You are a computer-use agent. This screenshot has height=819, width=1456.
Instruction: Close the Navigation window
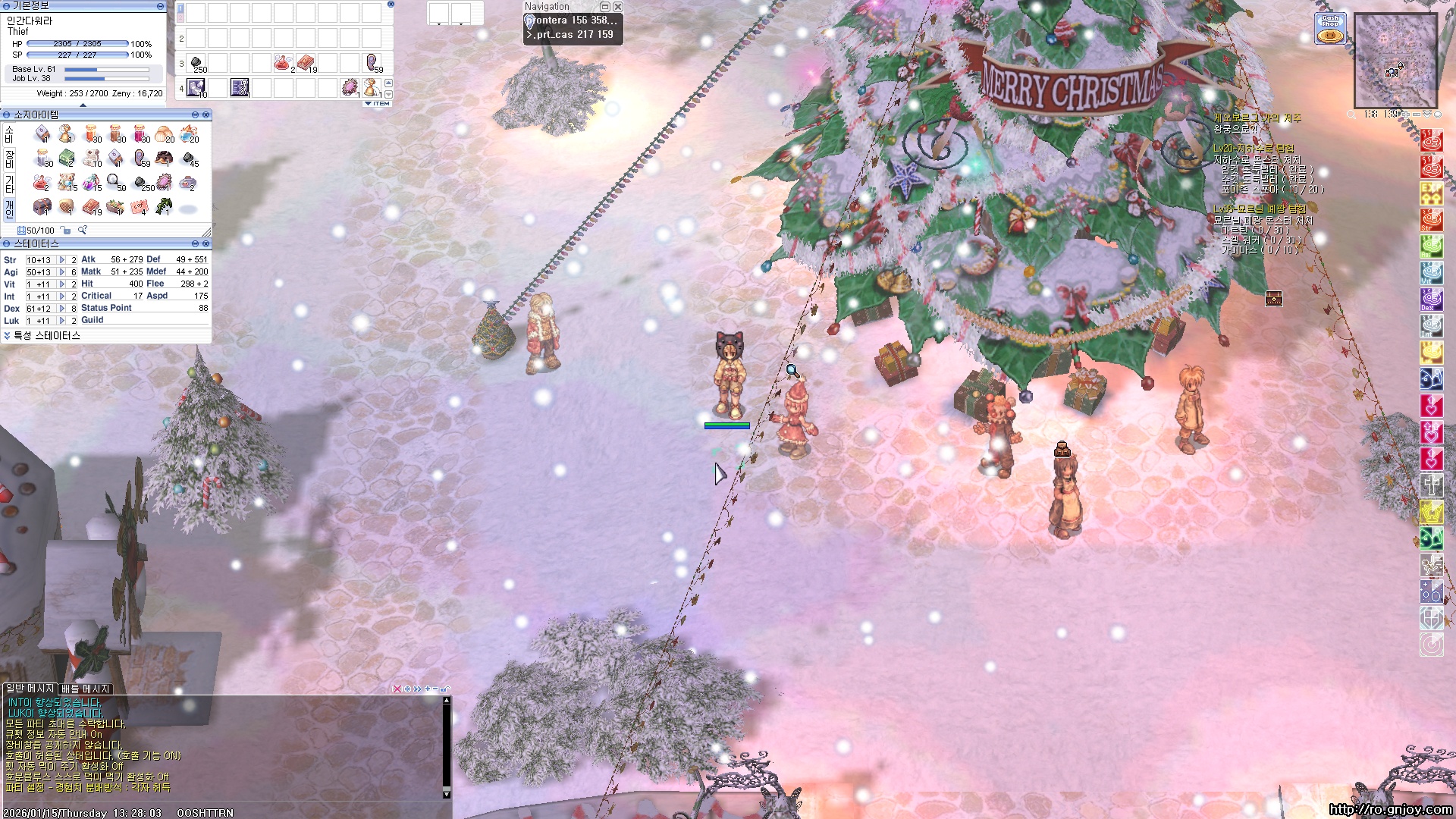(618, 7)
